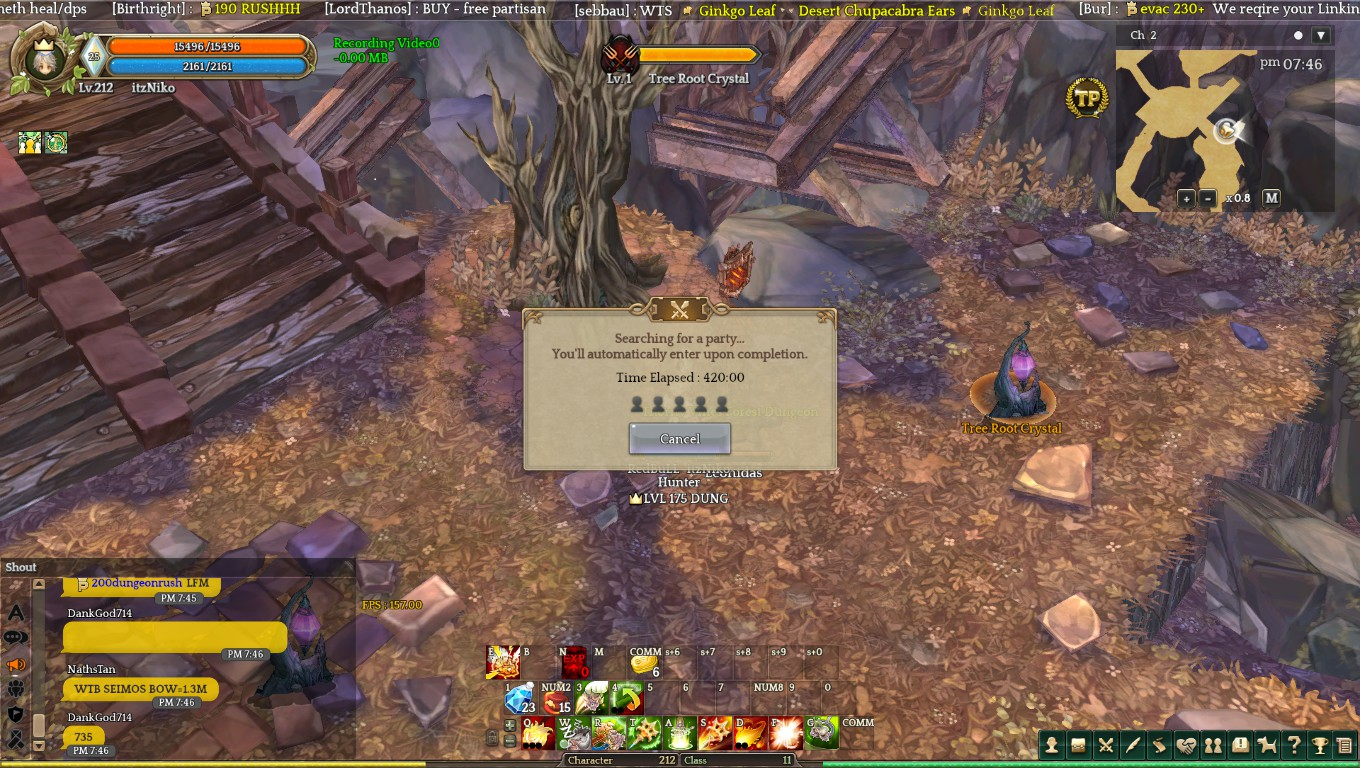This screenshot has width=1360, height=768.
Task: Open the help question mark menu
Action: click(1294, 745)
